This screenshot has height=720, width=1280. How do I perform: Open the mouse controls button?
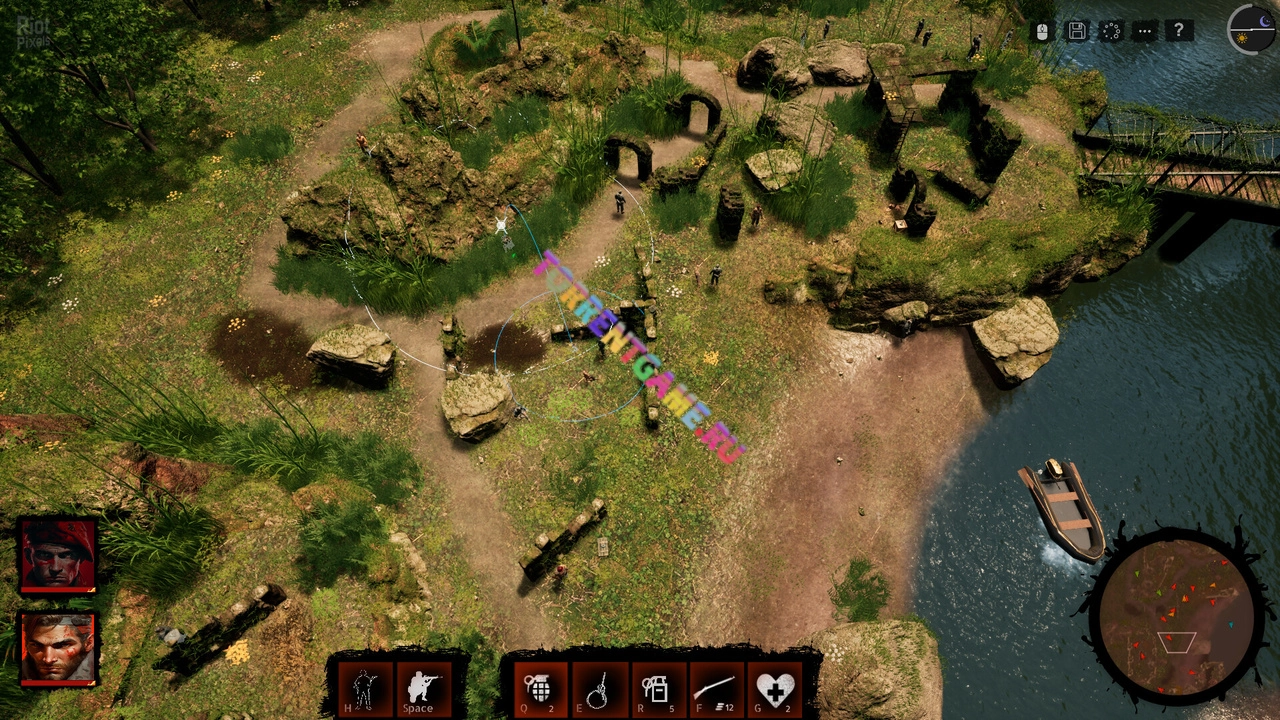pos(1042,31)
